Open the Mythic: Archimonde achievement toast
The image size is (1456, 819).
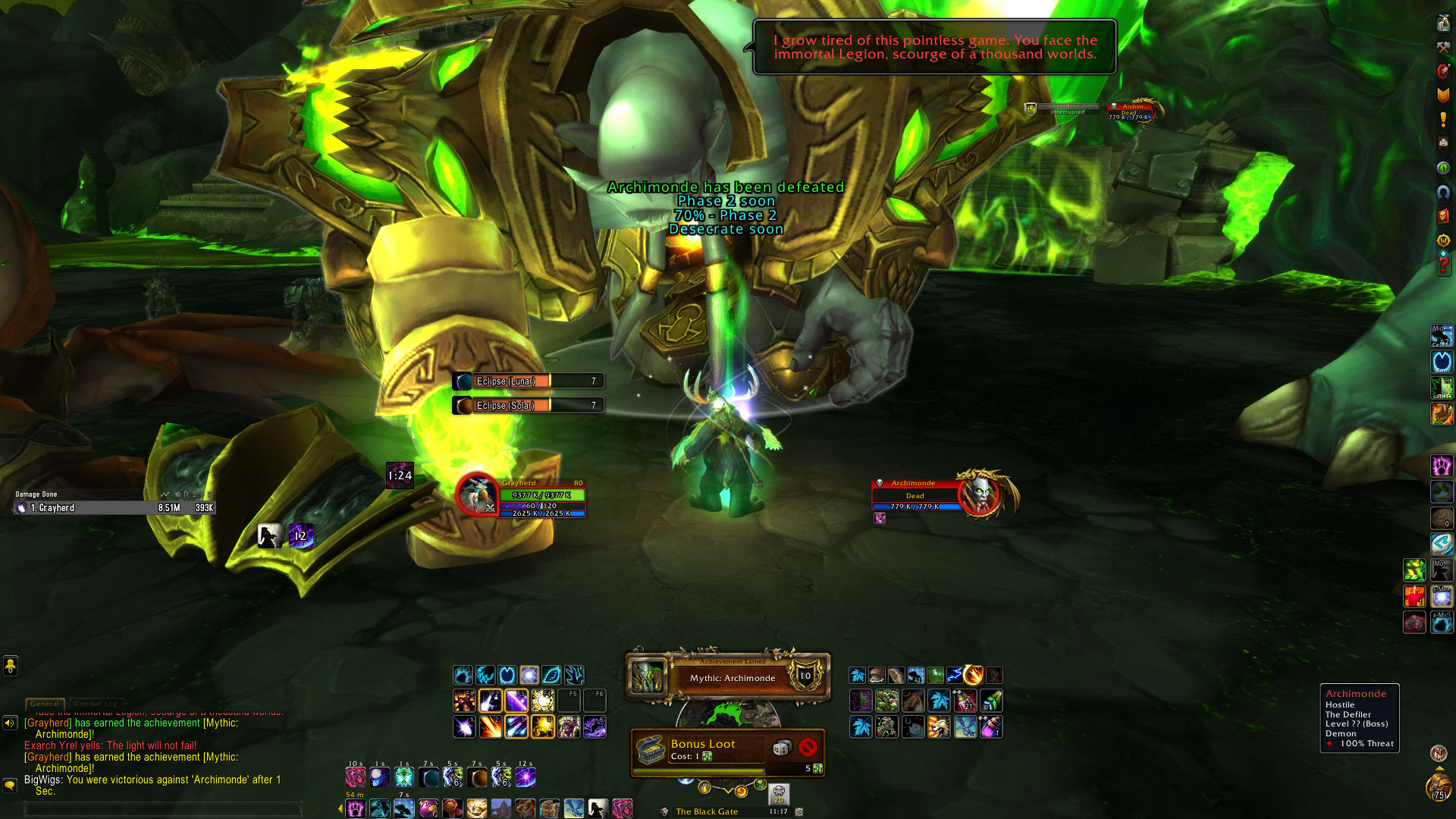(x=727, y=676)
